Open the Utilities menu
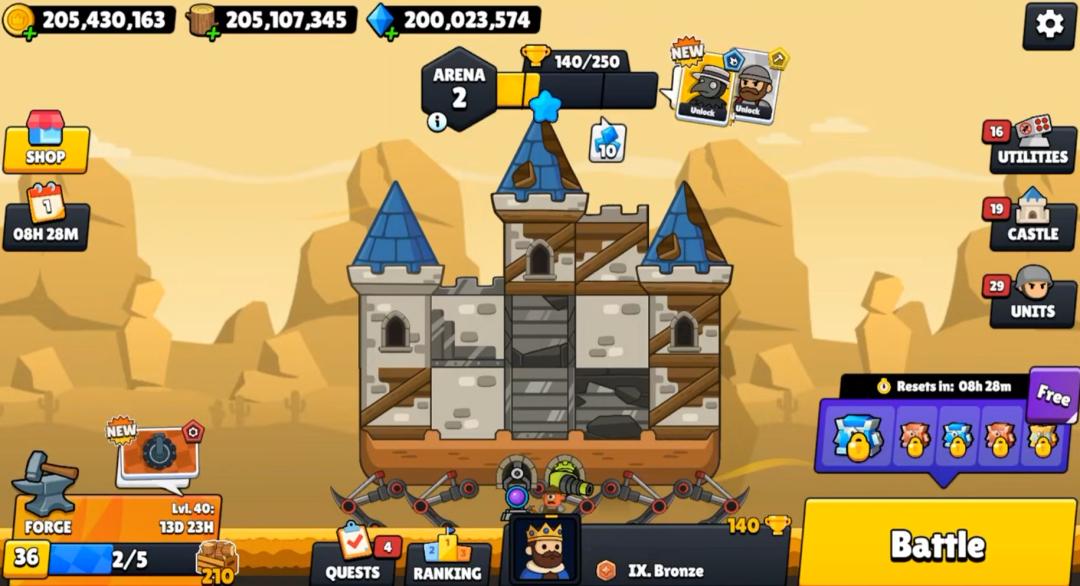This screenshot has height=586, width=1080. [1032, 148]
